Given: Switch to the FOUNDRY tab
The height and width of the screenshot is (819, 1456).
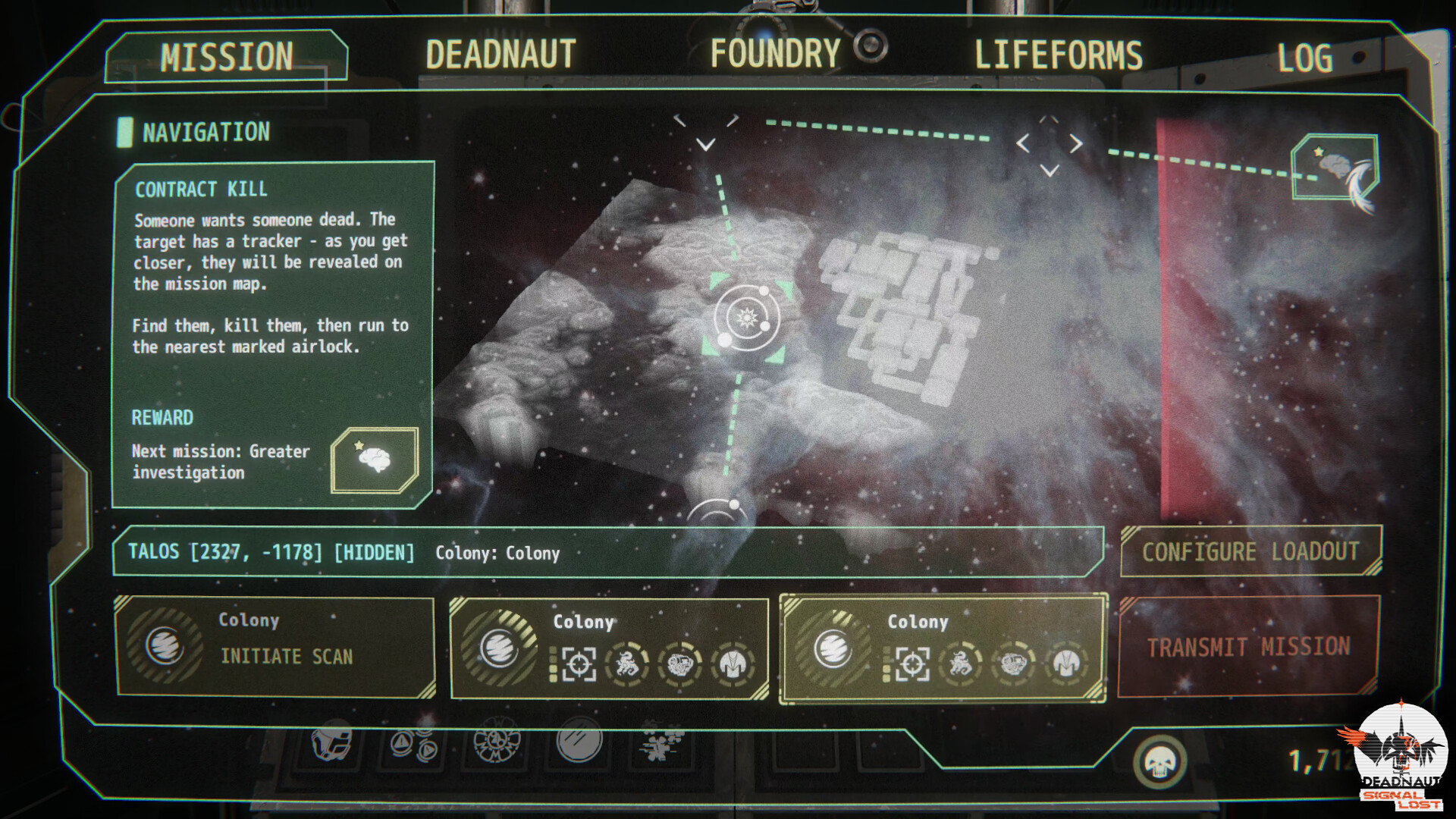Looking at the screenshot, I should pyautogui.click(x=773, y=53).
